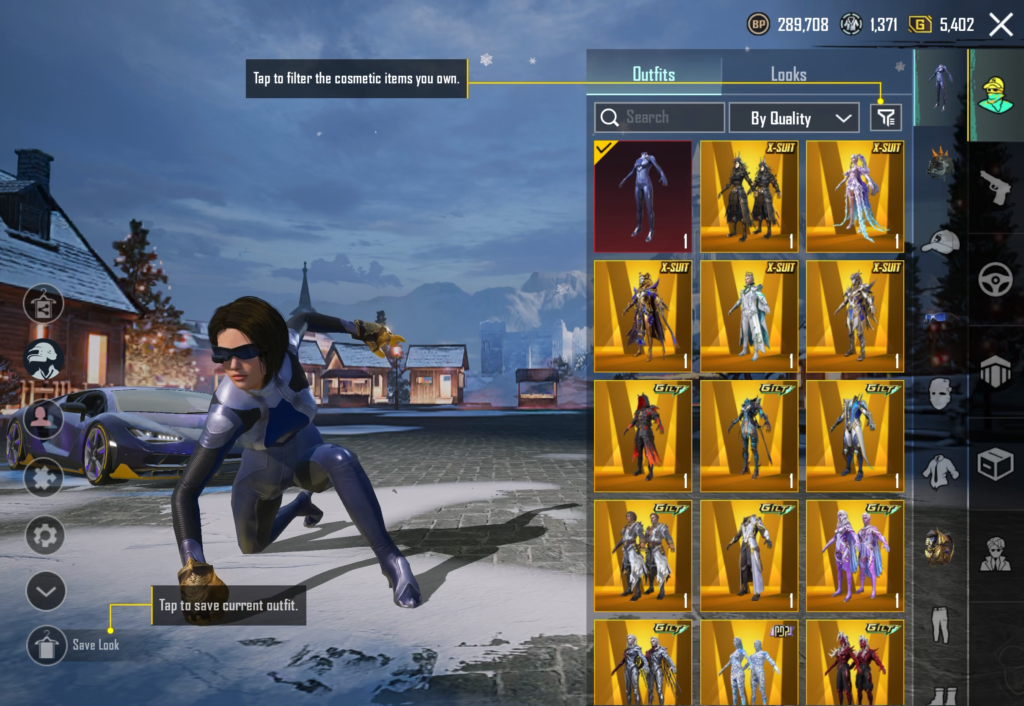Select the Outfits tab
This screenshot has height=706, width=1024.
(654, 74)
